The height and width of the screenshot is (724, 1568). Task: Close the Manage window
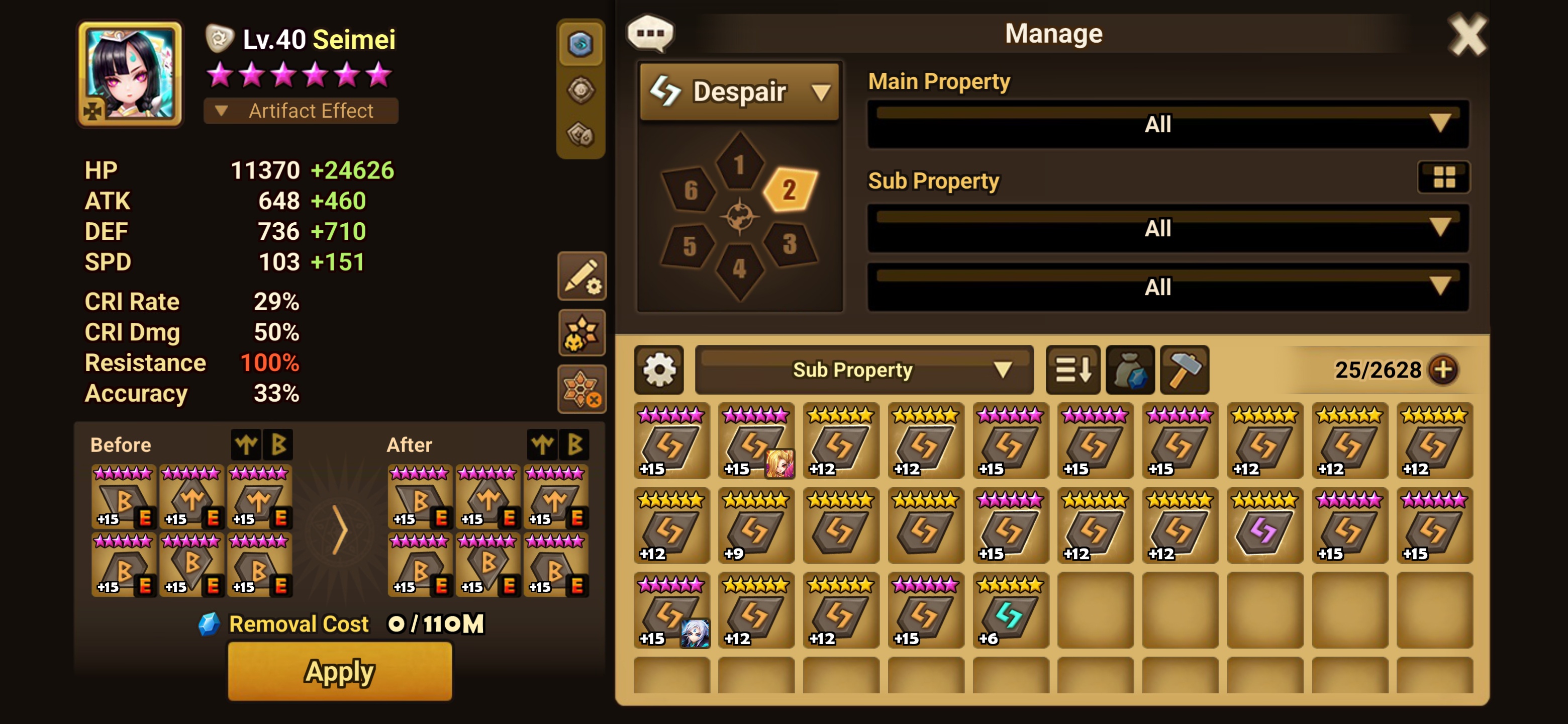1466,35
